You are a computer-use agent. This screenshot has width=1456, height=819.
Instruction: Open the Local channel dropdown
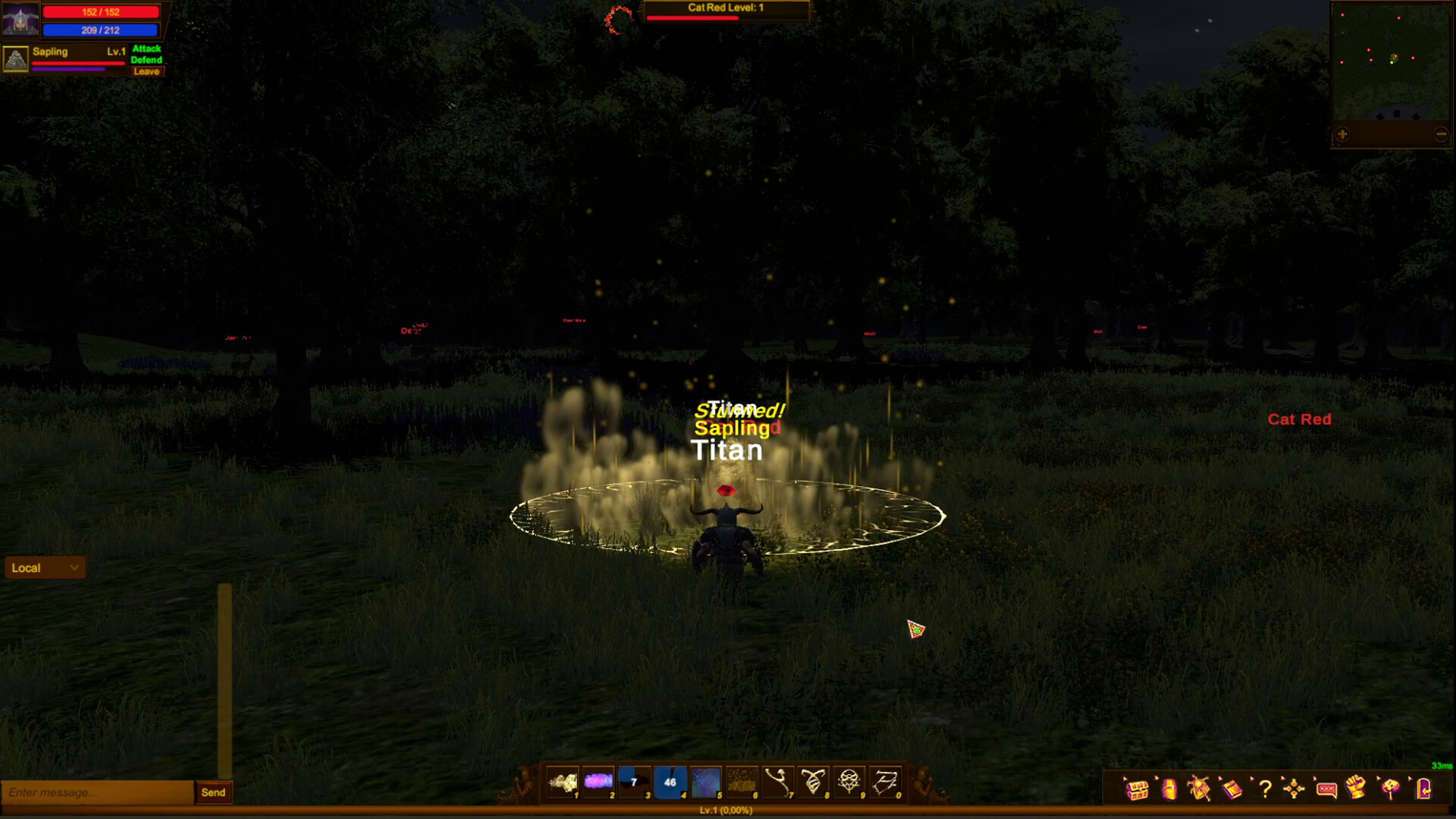pos(44,567)
